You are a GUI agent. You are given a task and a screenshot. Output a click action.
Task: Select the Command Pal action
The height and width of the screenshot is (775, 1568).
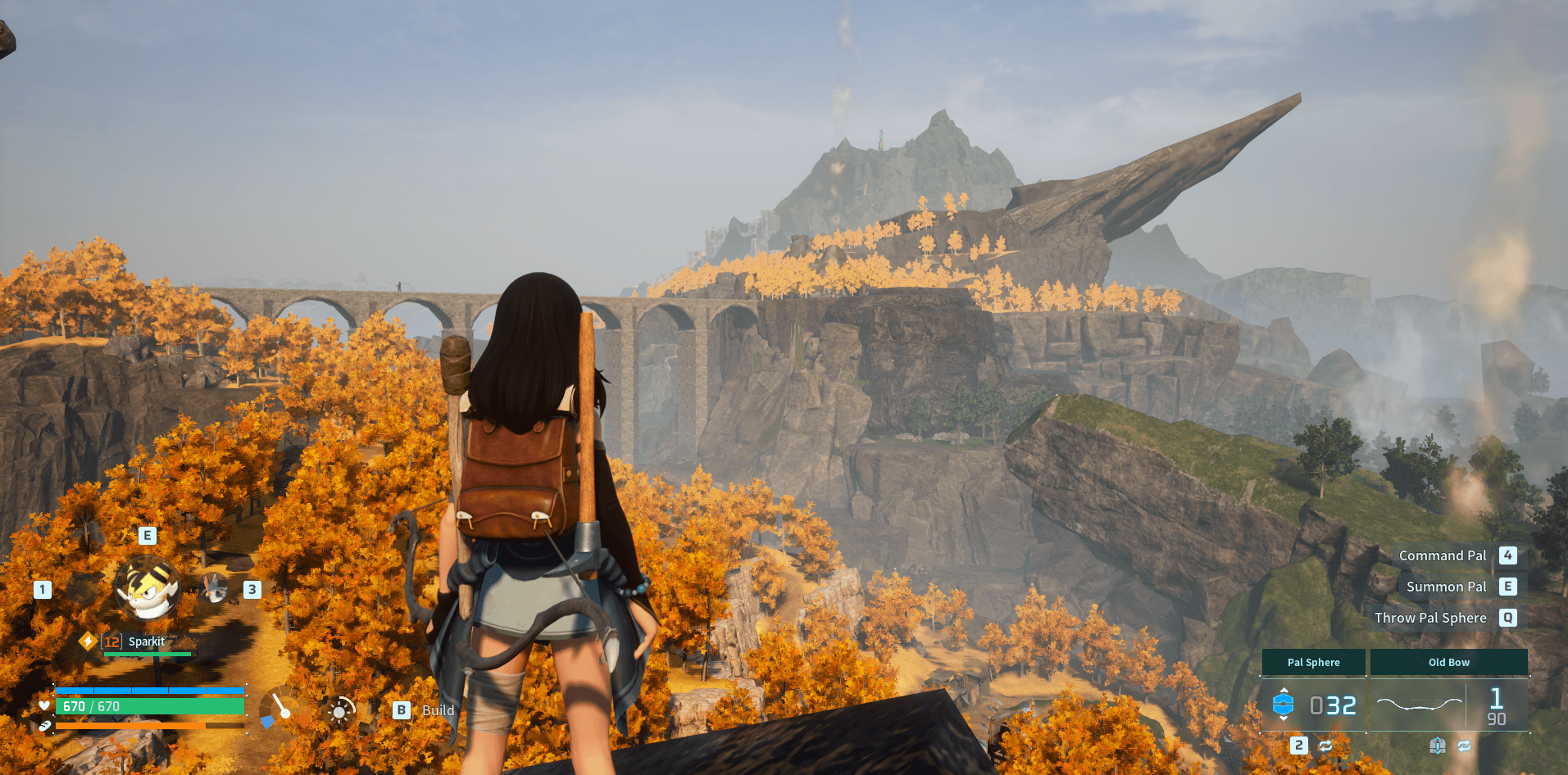pos(1443,555)
